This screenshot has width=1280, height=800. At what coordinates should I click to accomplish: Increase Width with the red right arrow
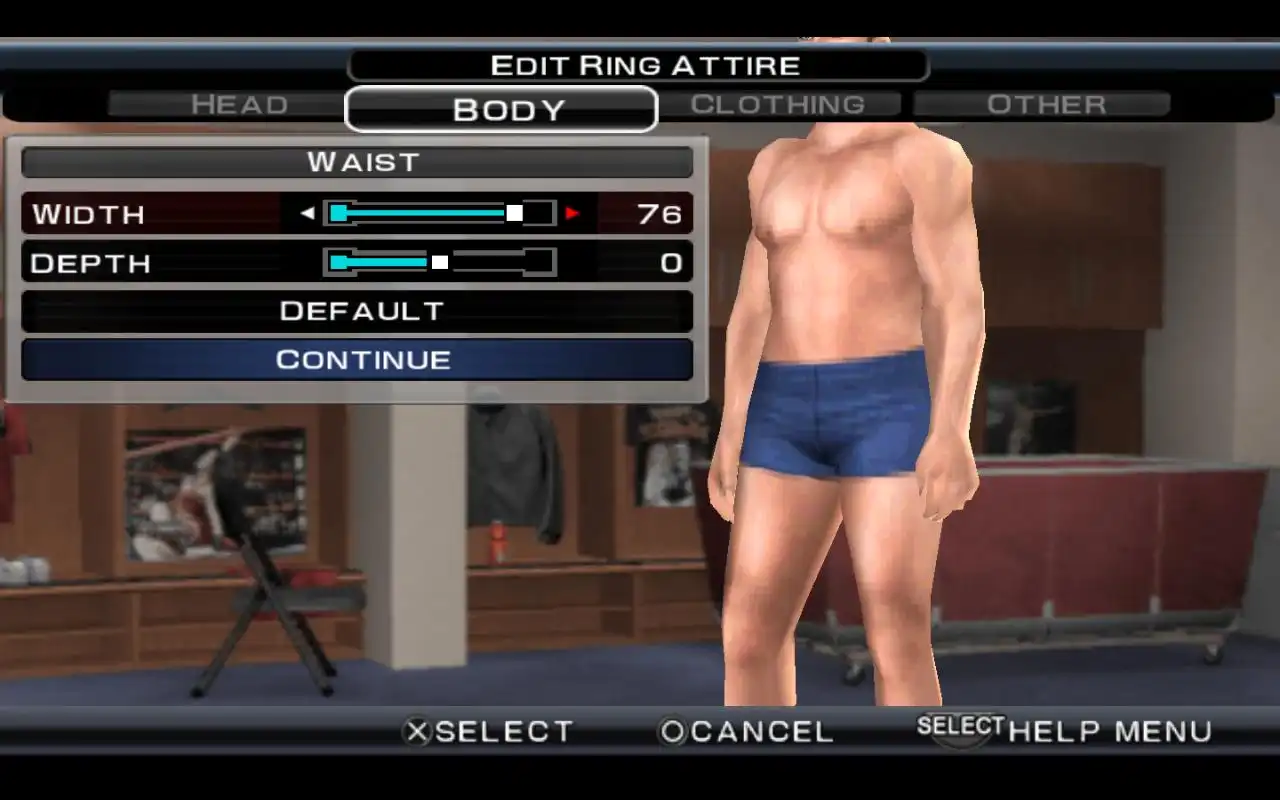[573, 213]
